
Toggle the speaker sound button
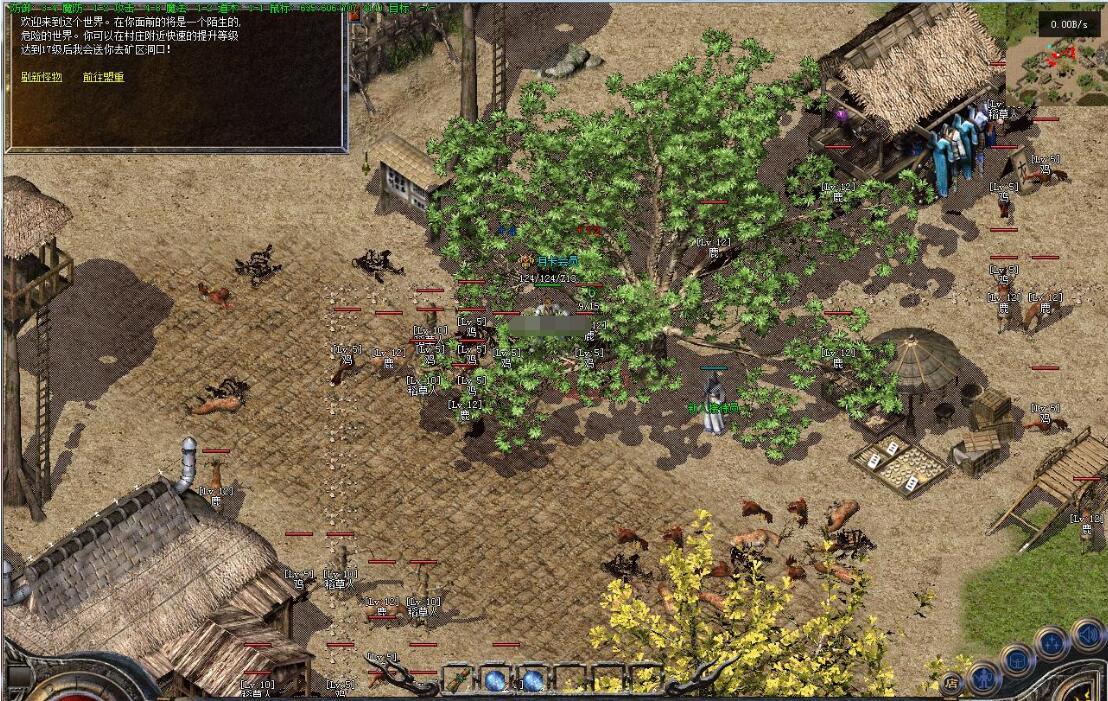click(x=1085, y=634)
